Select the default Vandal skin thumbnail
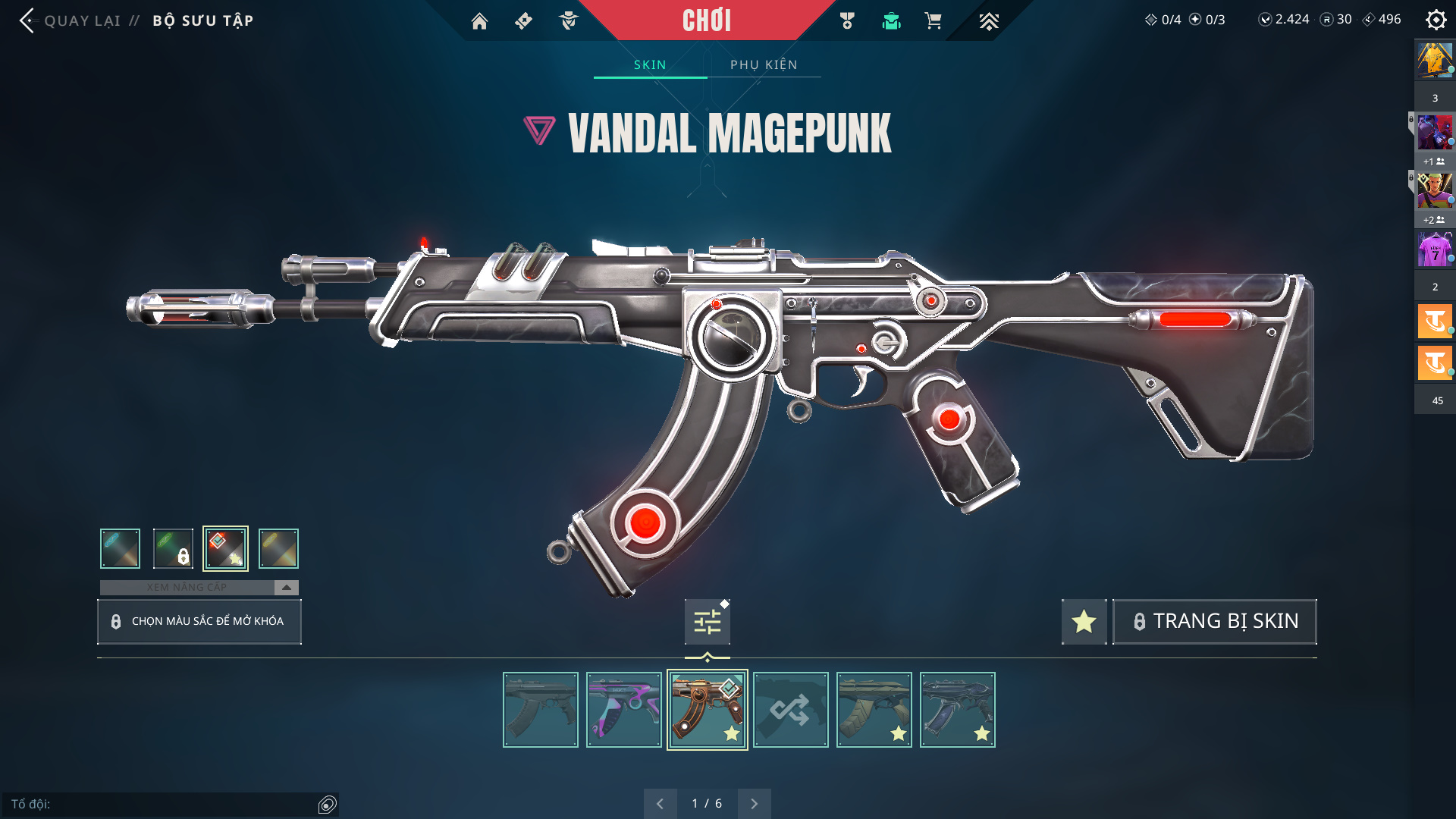 point(540,710)
